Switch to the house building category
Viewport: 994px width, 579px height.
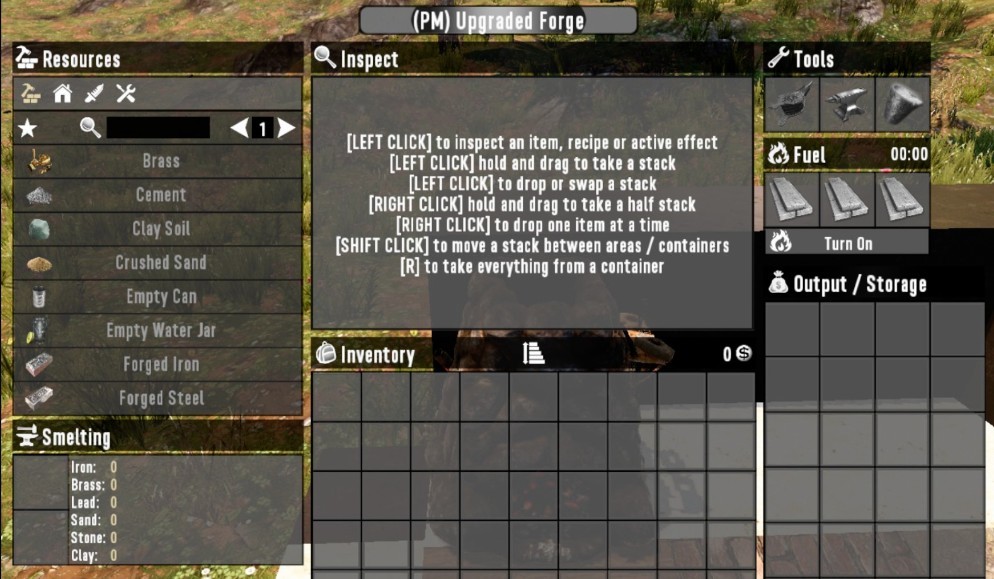[x=63, y=94]
